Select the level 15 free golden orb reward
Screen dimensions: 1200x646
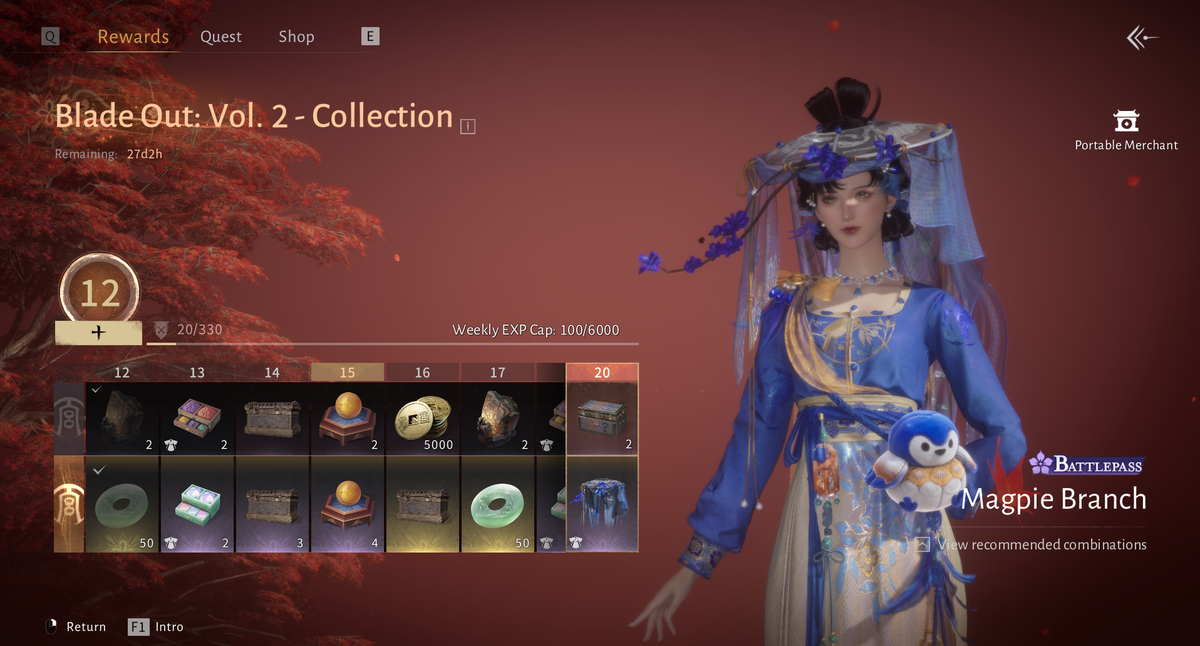tap(347, 418)
